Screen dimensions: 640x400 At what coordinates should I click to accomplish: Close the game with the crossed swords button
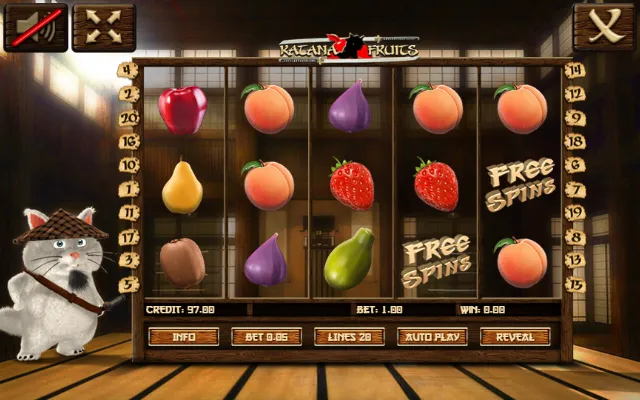tap(604, 27)
